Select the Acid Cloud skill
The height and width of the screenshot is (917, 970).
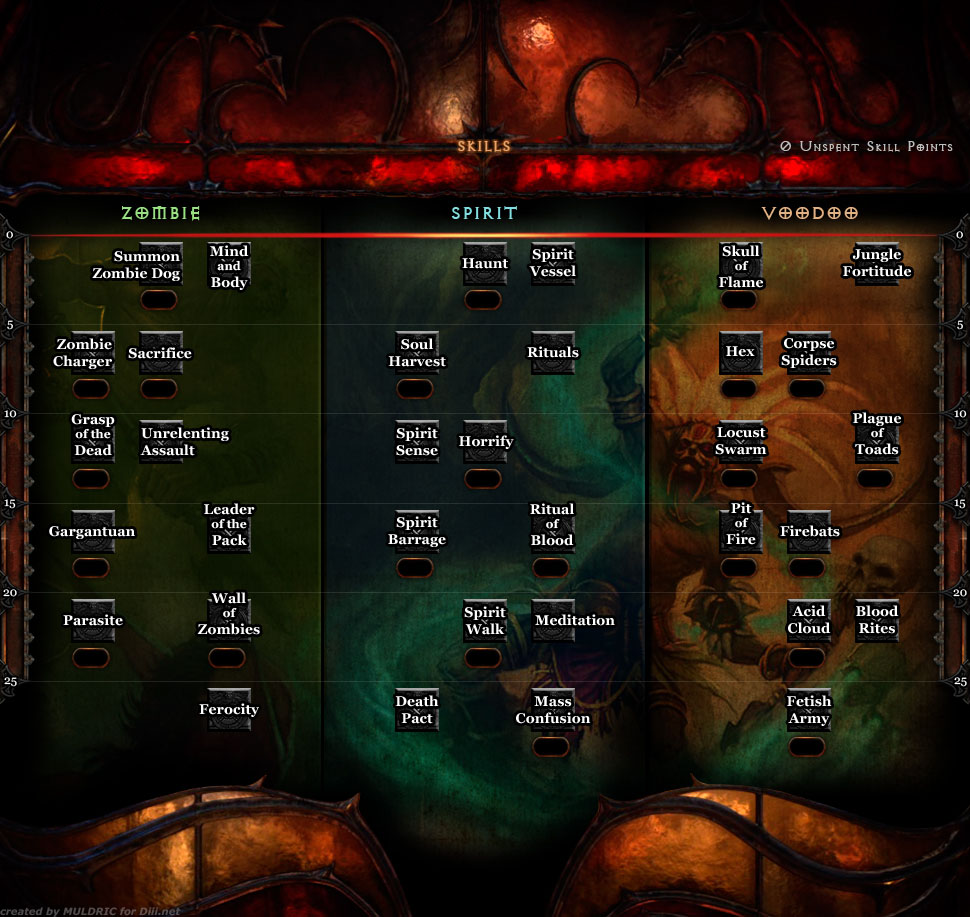(x=808, y=620)
